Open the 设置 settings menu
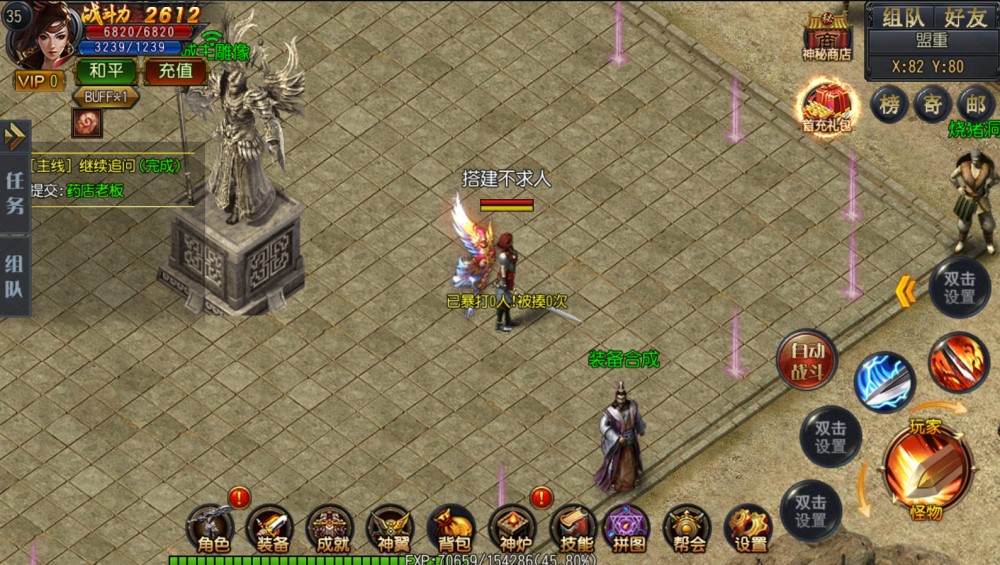Image resolution: width=1000 pixels, height=565 pixels. point(749,529)
